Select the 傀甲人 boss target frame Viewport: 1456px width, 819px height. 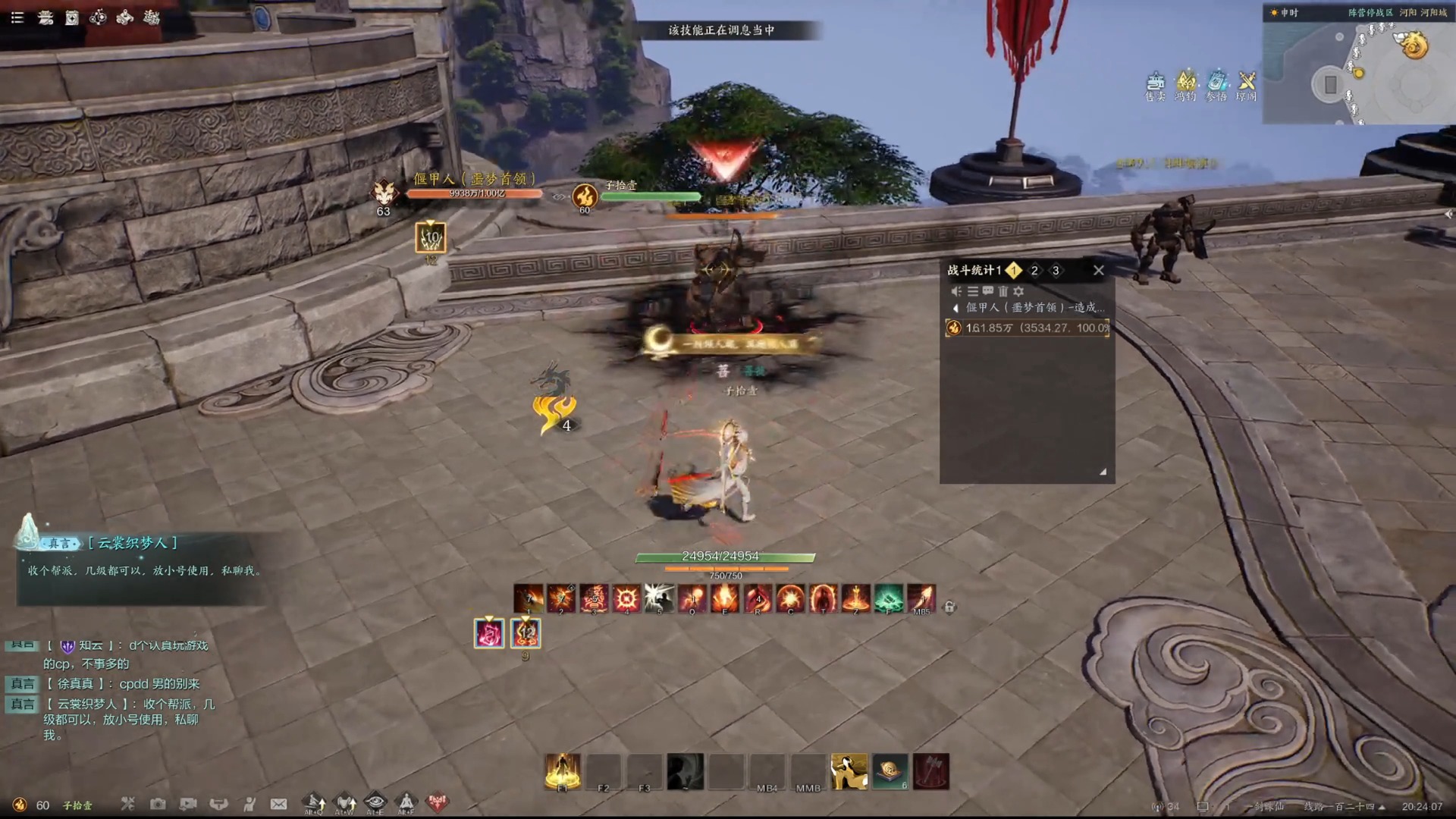pos(474,187)
